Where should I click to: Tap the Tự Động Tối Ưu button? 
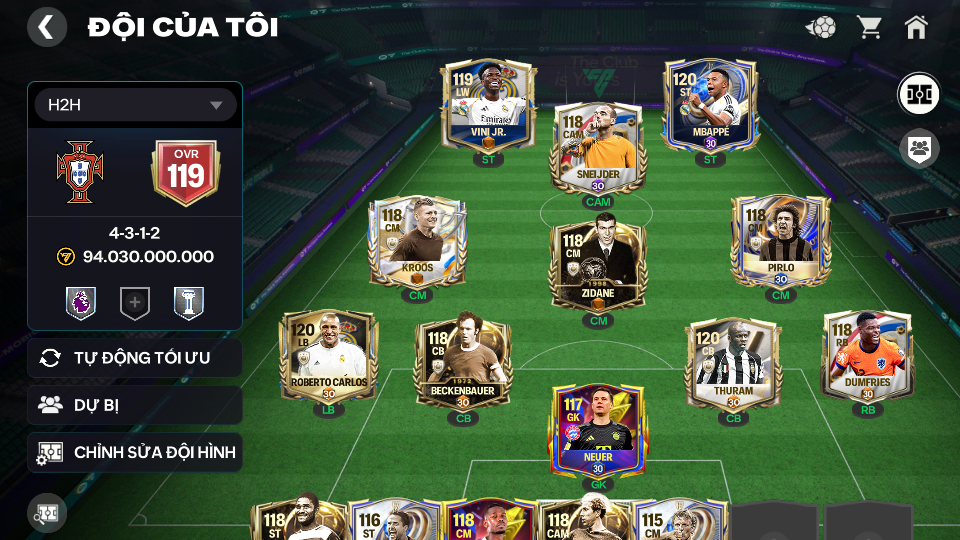point(135,358)
